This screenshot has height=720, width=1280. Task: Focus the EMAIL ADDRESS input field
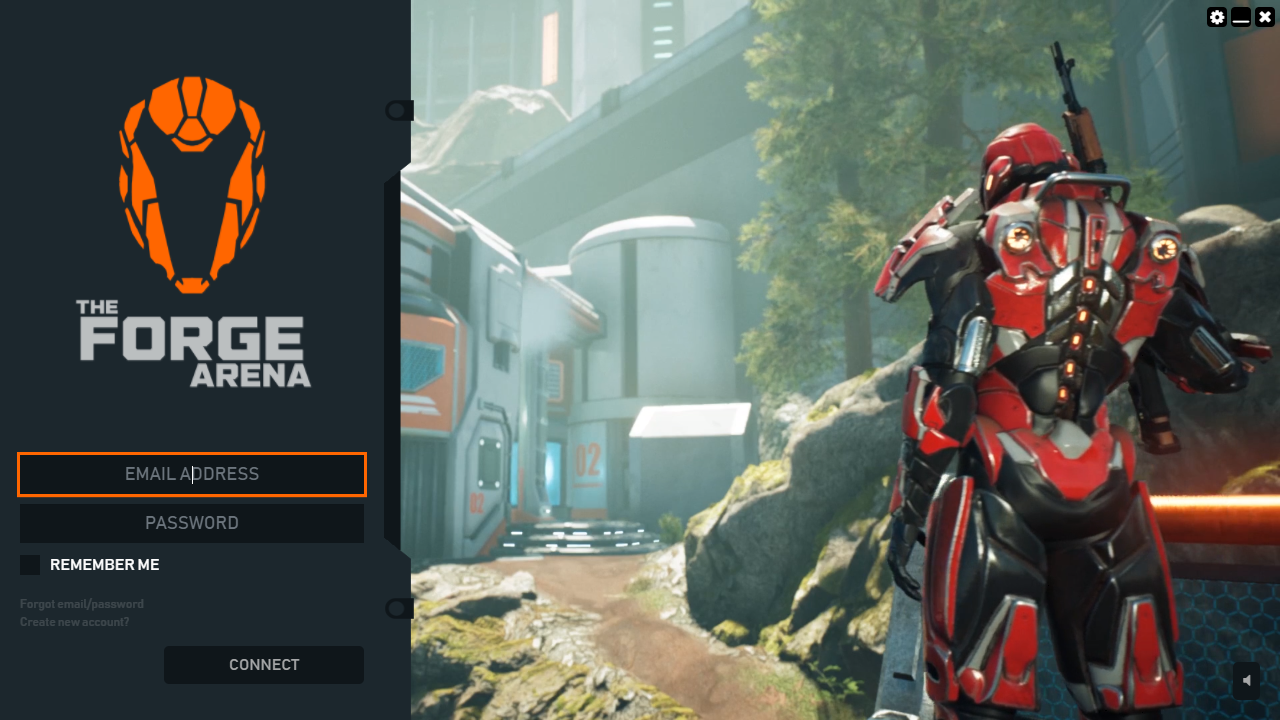point(192,474)
